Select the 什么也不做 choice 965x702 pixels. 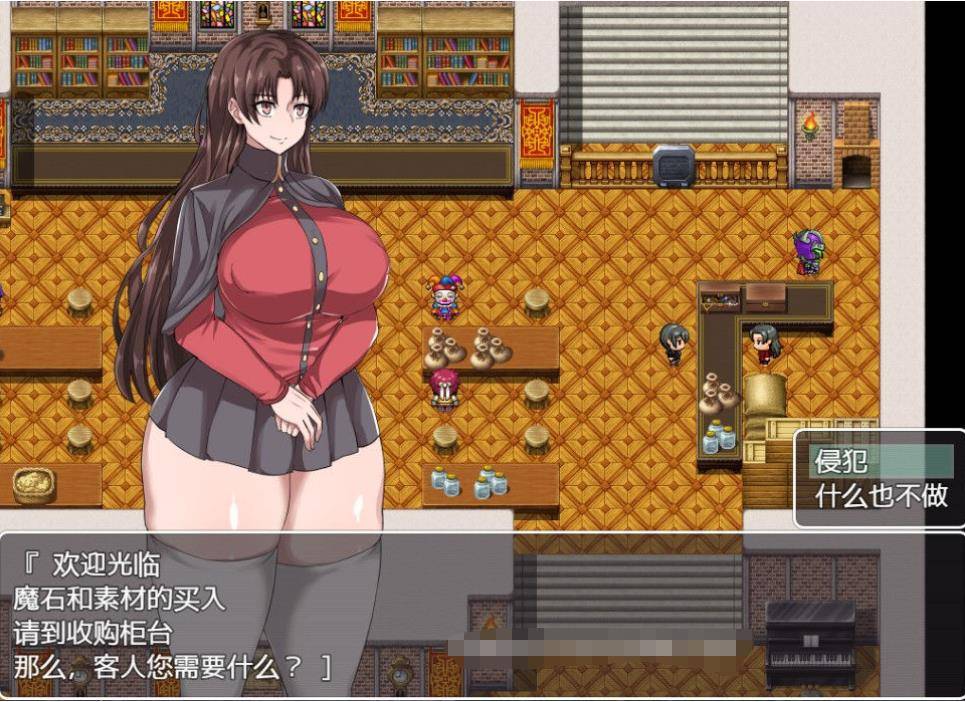pyautogui.click(x=880, y=496)
